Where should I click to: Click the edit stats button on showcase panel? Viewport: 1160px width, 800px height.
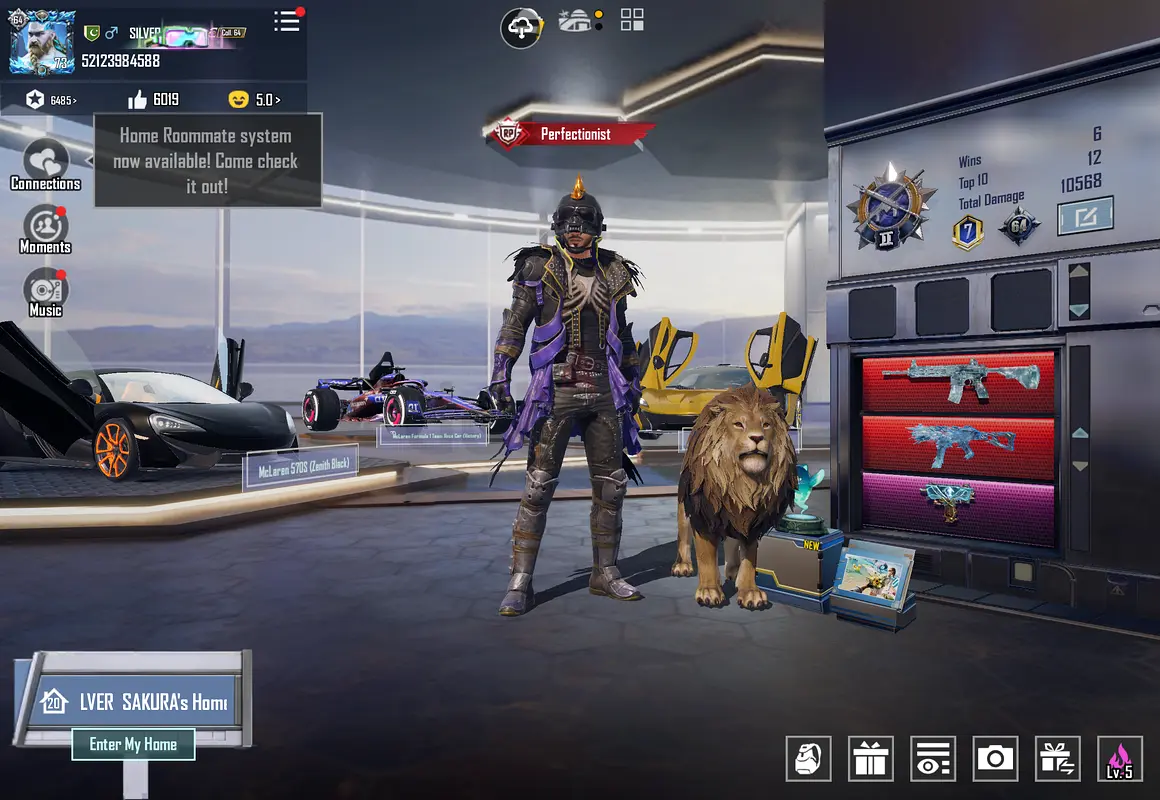(1085, 215)
